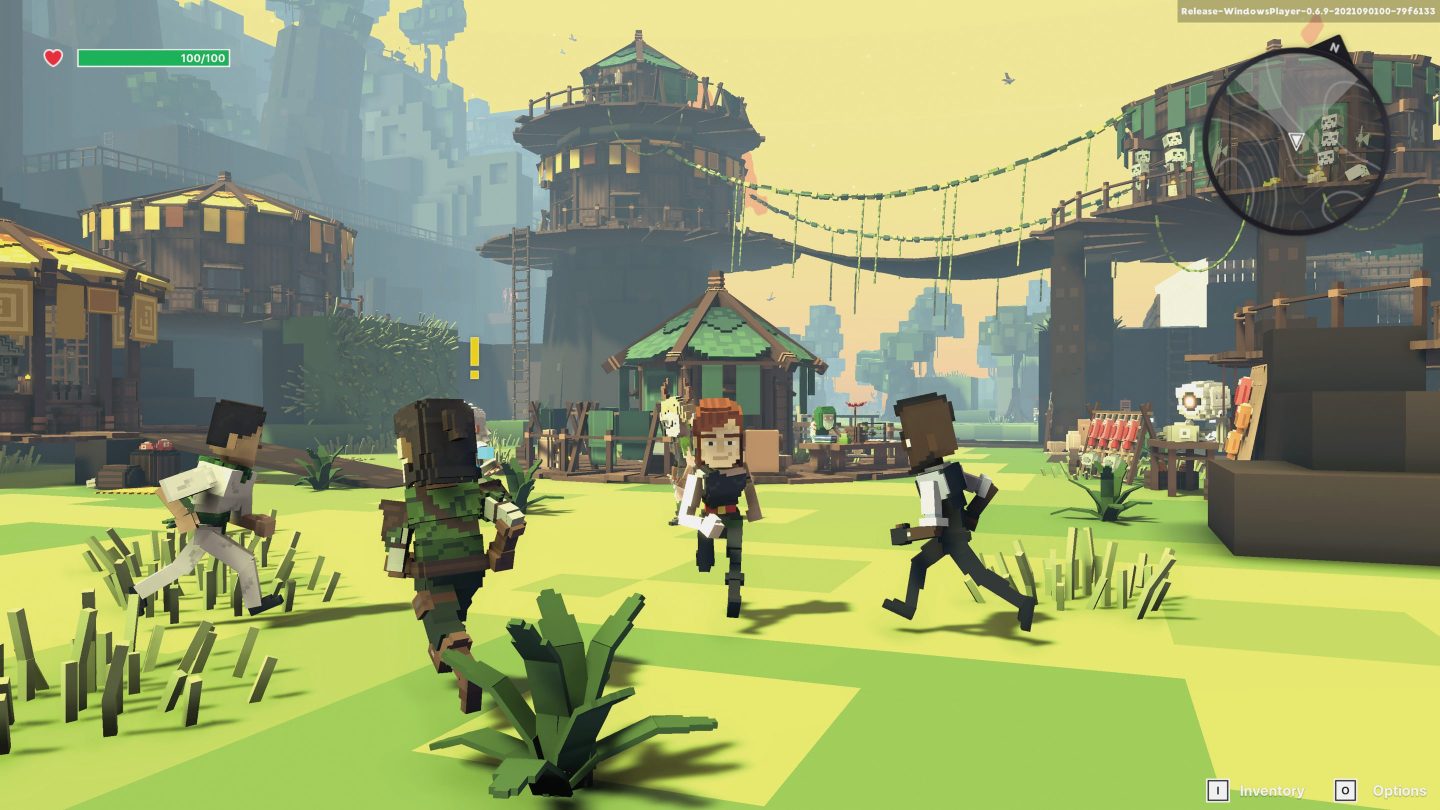
Task: Click the 100/100 health value text
Action: 205,58
